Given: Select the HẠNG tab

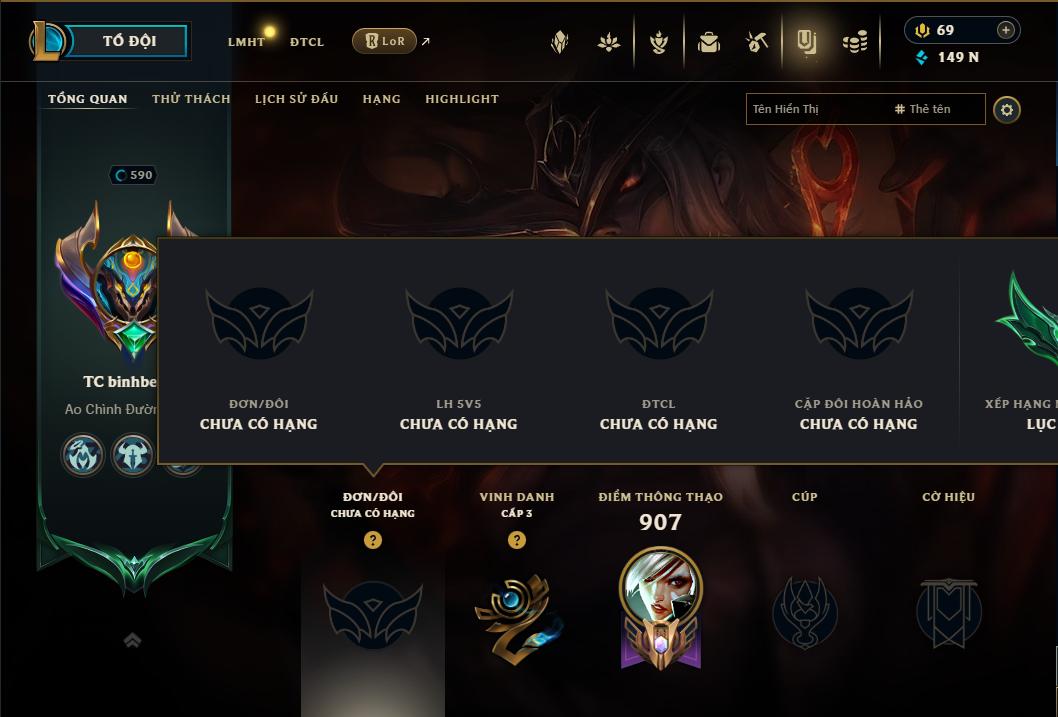Looking at the screenshot, I should click(381, 99).
